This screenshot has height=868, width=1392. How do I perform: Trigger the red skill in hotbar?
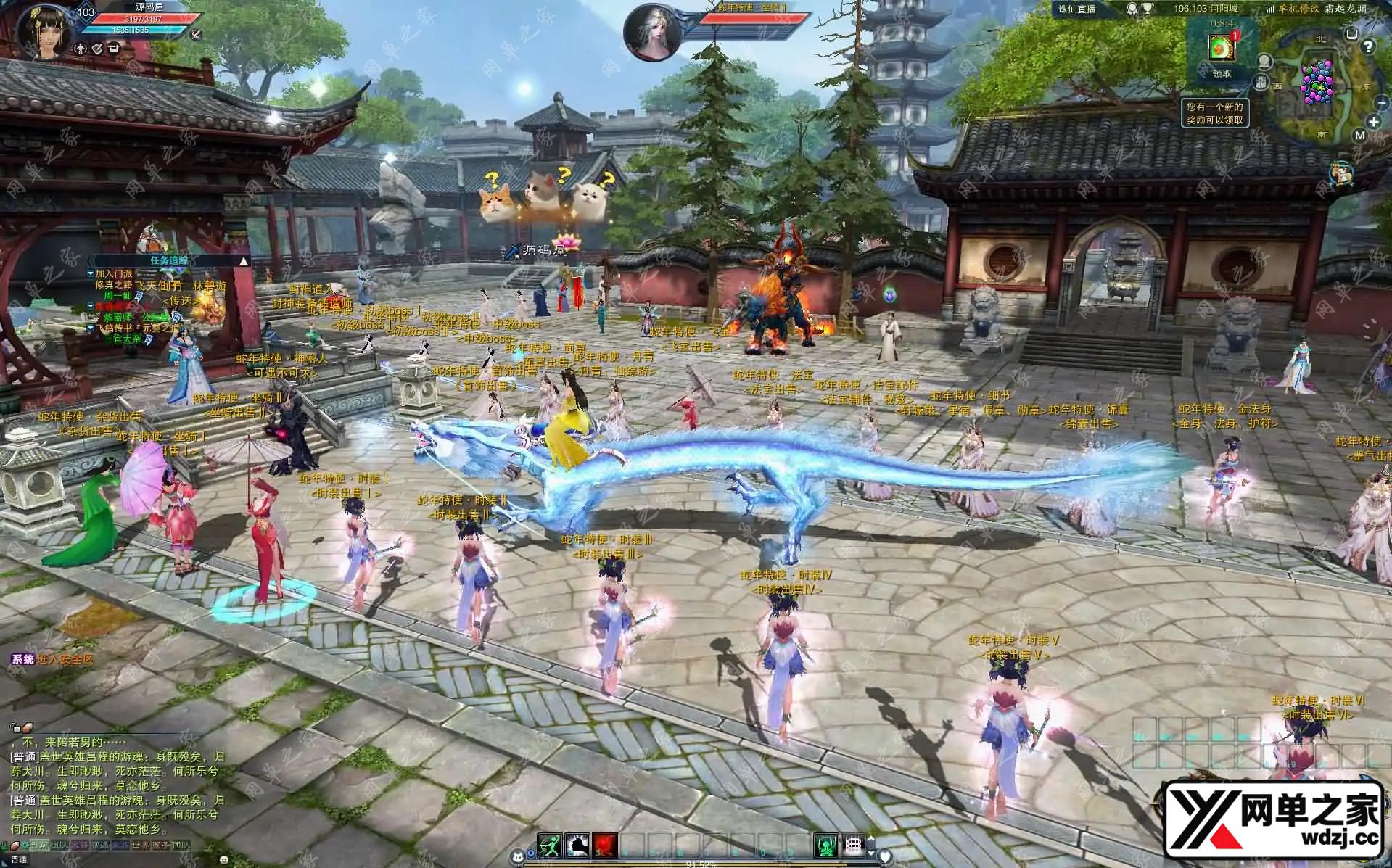(605, 846)
